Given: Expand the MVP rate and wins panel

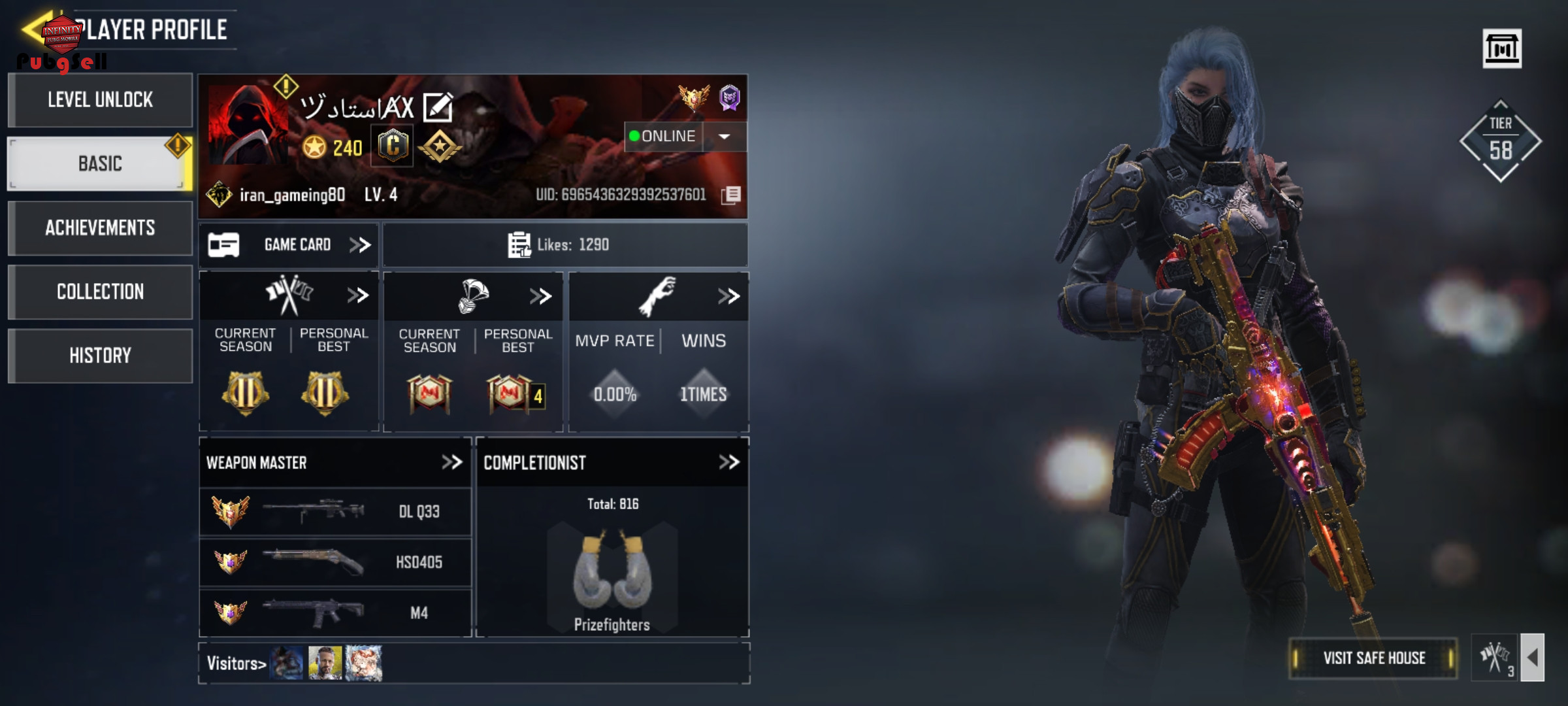Looking at the screenshot, I should coord(728,296).
